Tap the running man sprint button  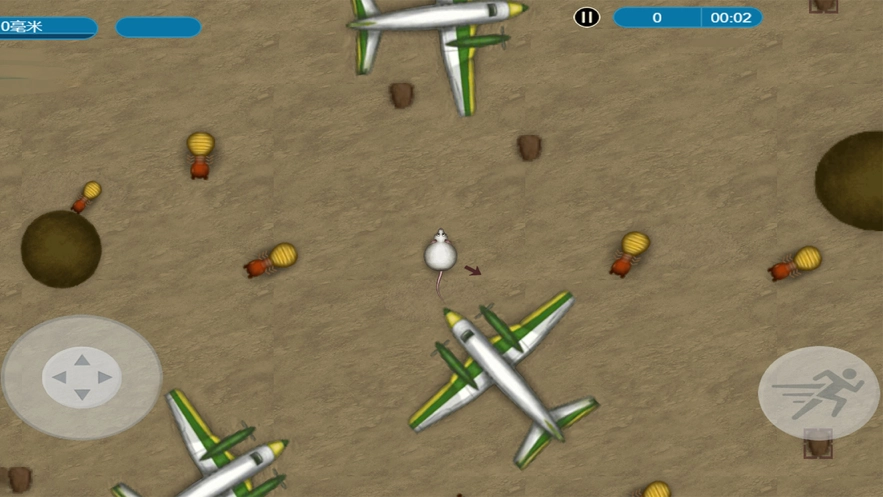tap(819, 392)
